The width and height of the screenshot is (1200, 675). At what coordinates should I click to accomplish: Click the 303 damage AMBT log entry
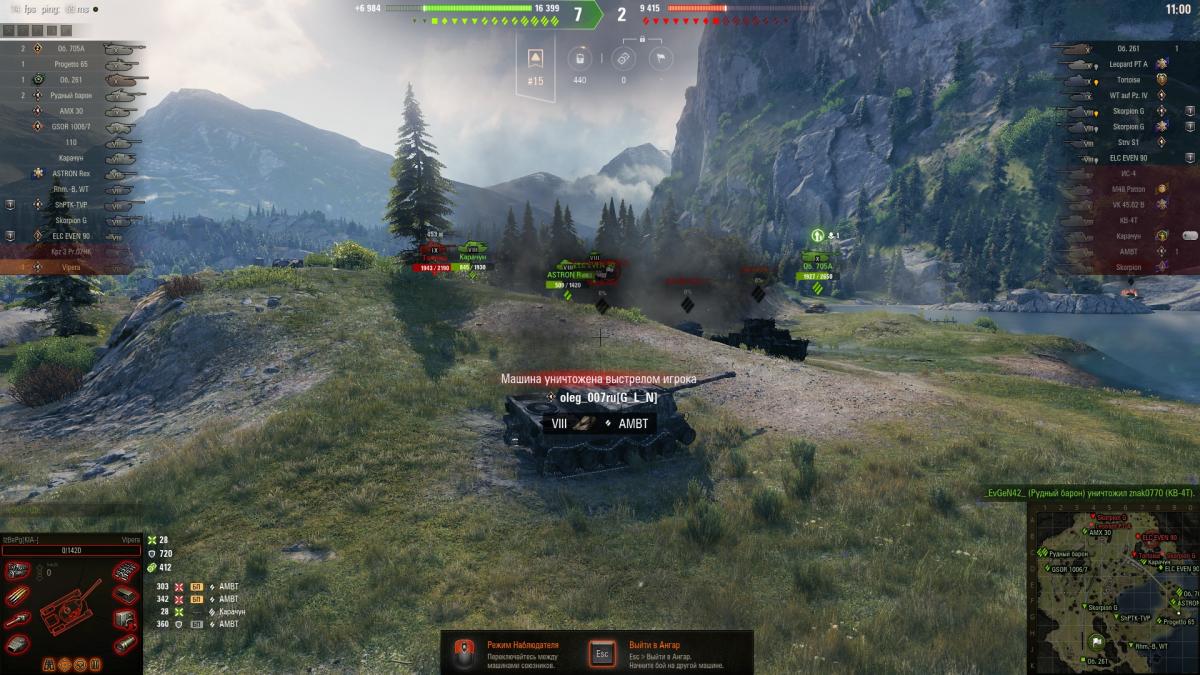(x=192, y=586)
